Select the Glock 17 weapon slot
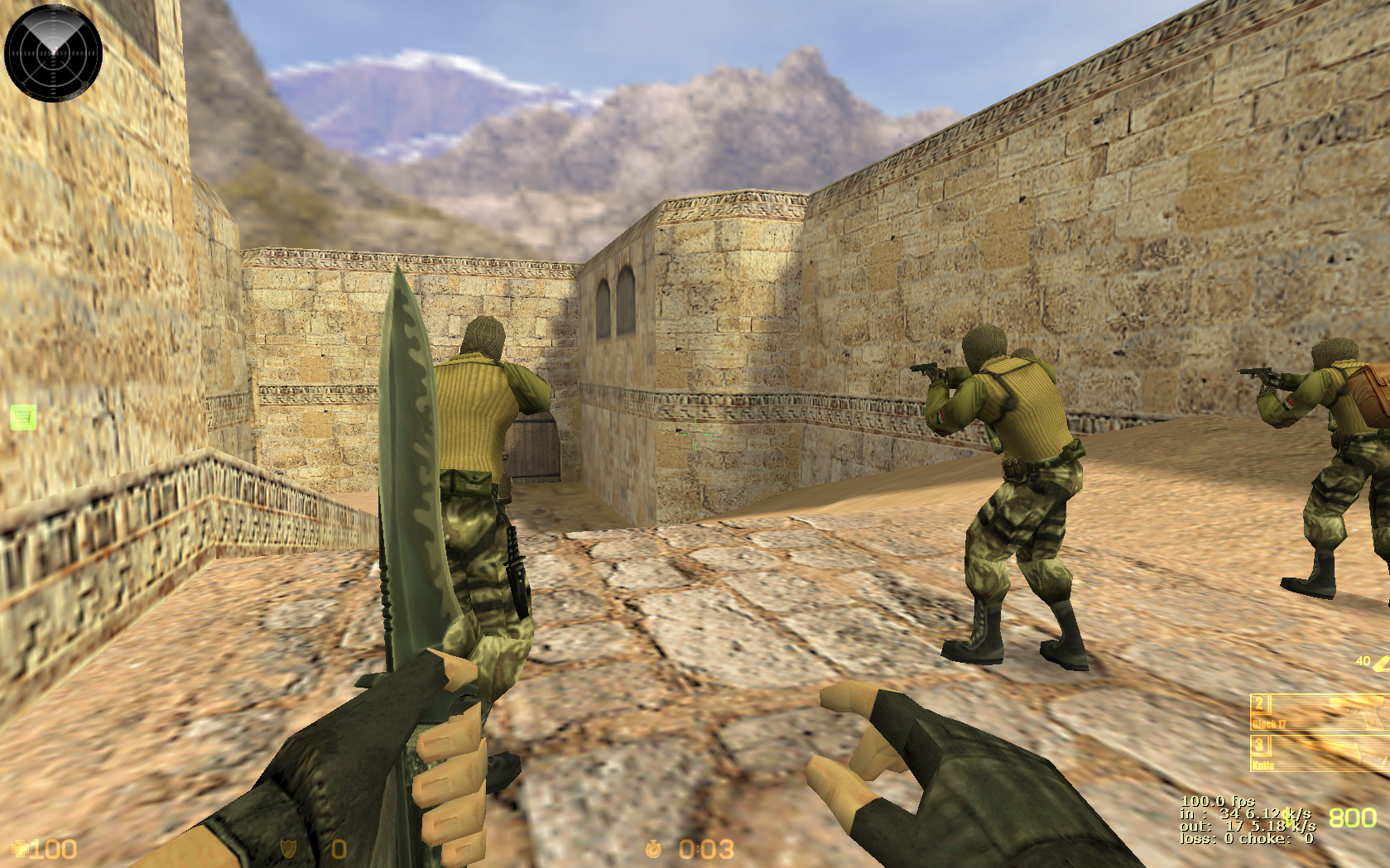Screen dimensions: 1390x868 1318,712
